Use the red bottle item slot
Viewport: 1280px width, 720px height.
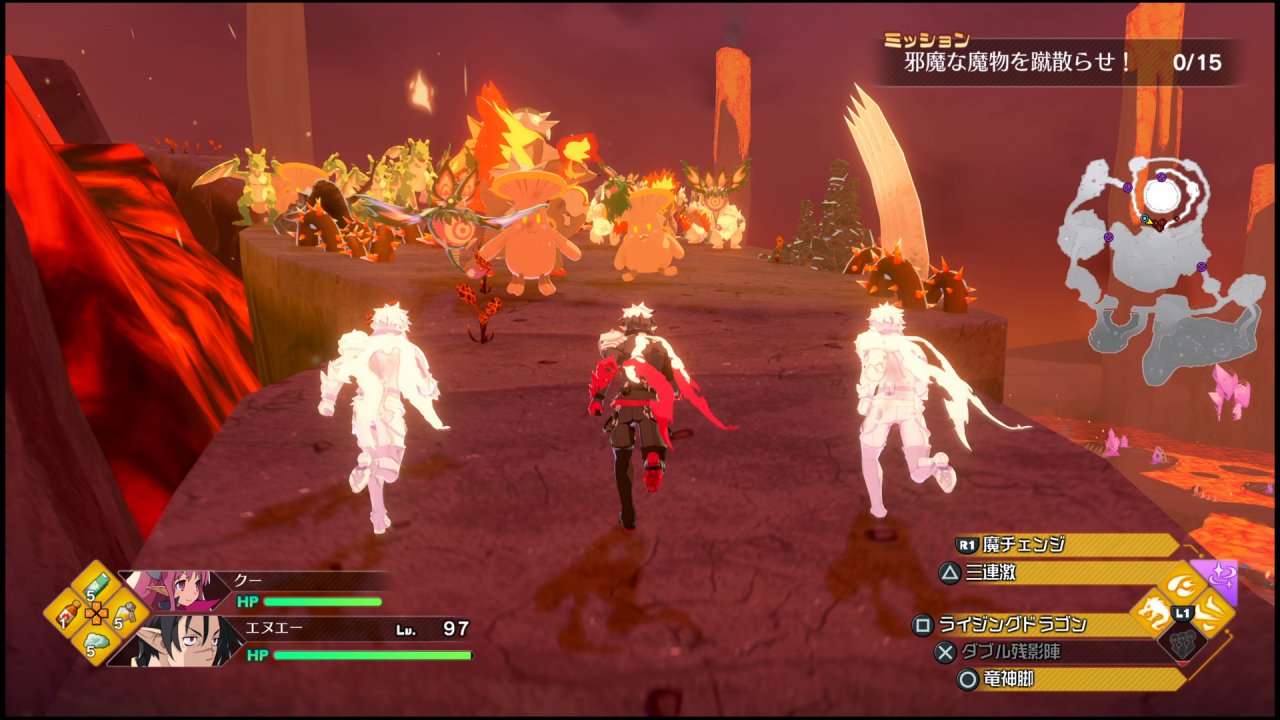pos(67,612)
